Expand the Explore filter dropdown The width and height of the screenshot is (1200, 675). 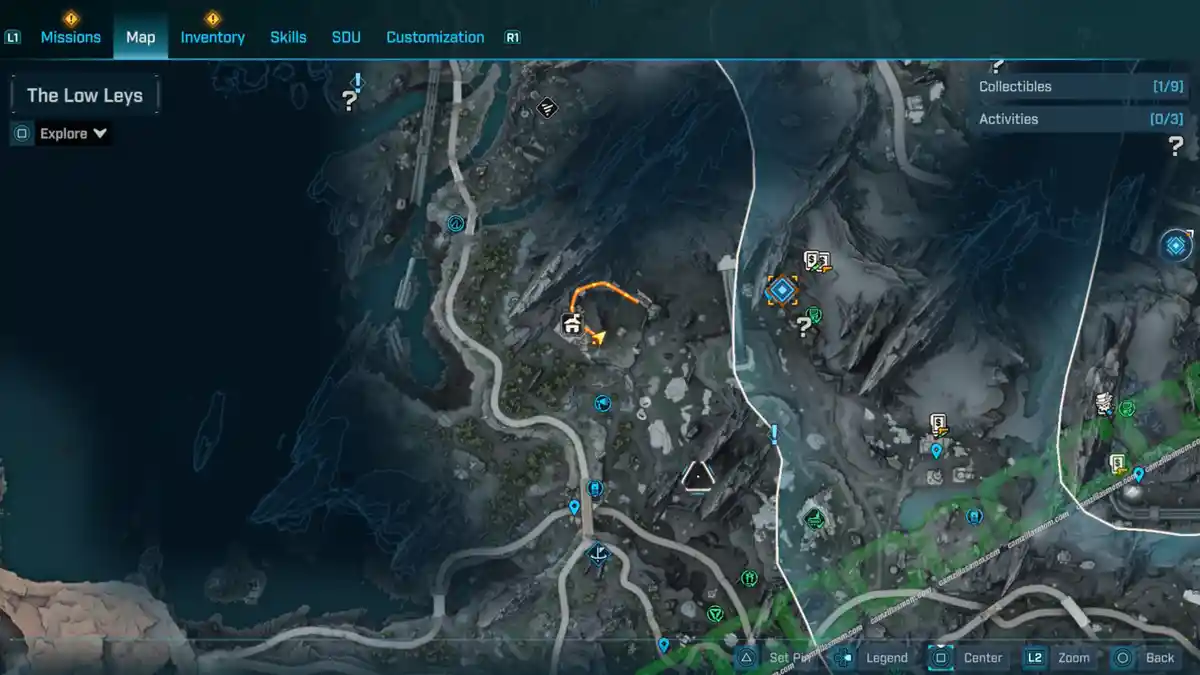74,133
